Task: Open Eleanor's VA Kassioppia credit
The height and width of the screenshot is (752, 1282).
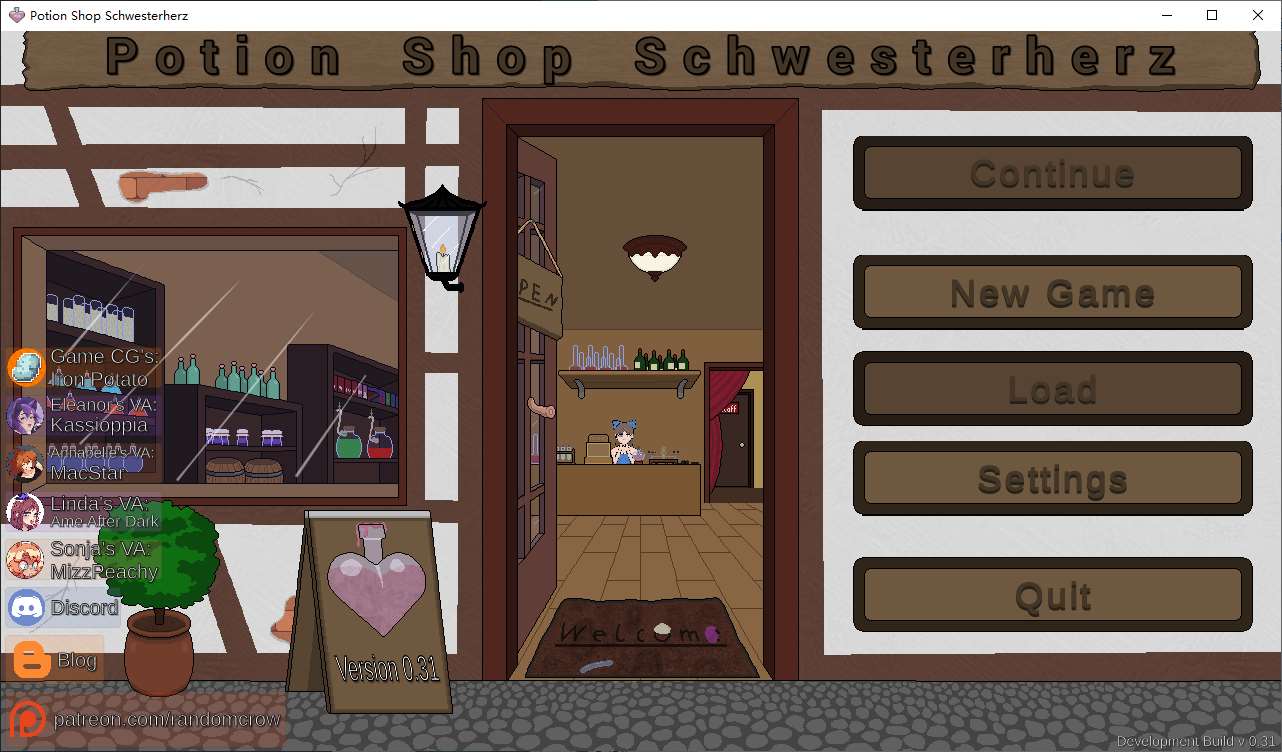Action: pos(80,414)
